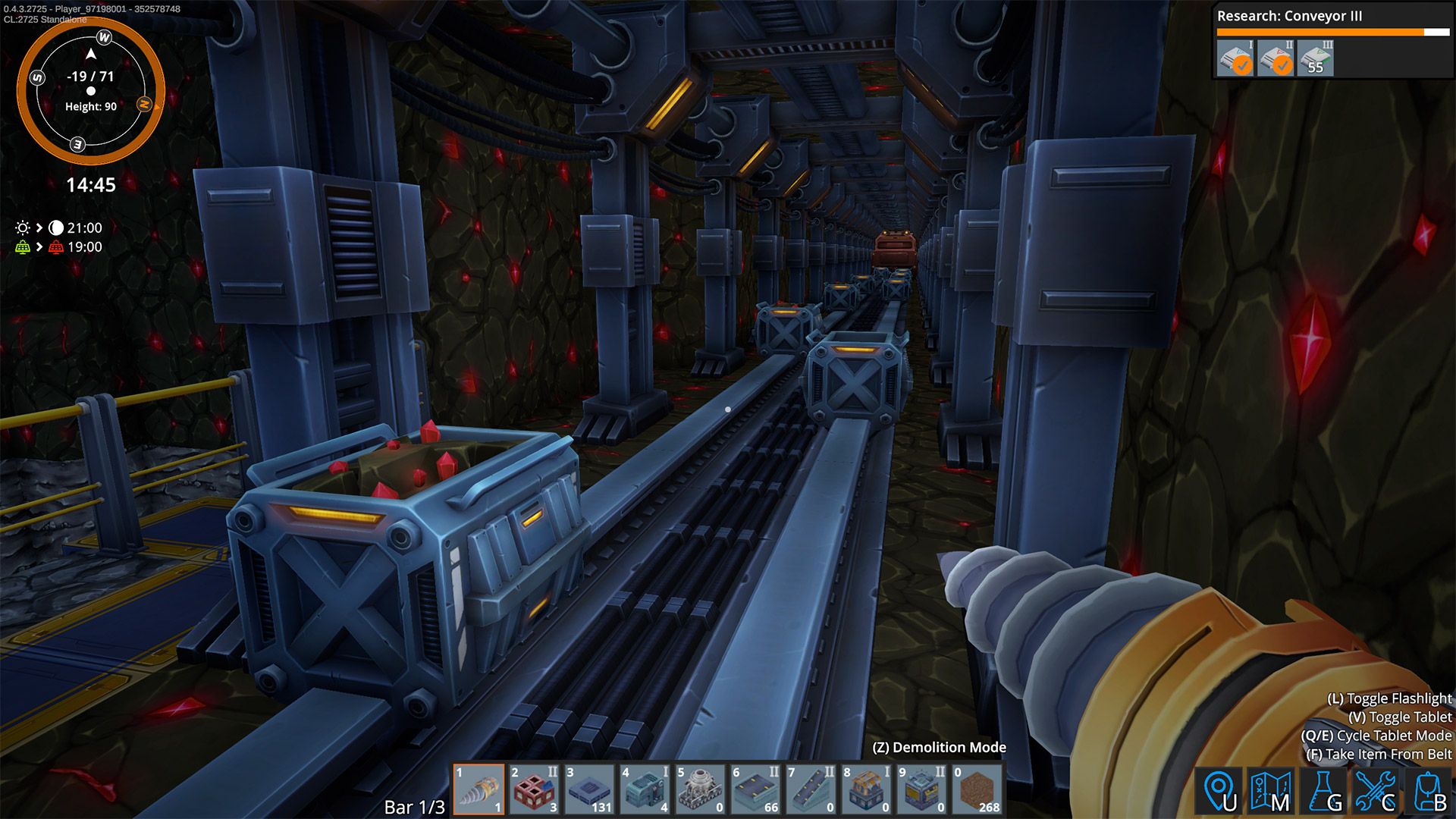Image resolution: width=1456 pixels, height=819 pixels.
Task: Enable Demolition Mode via the Z label
Action: tap(940, 747)
